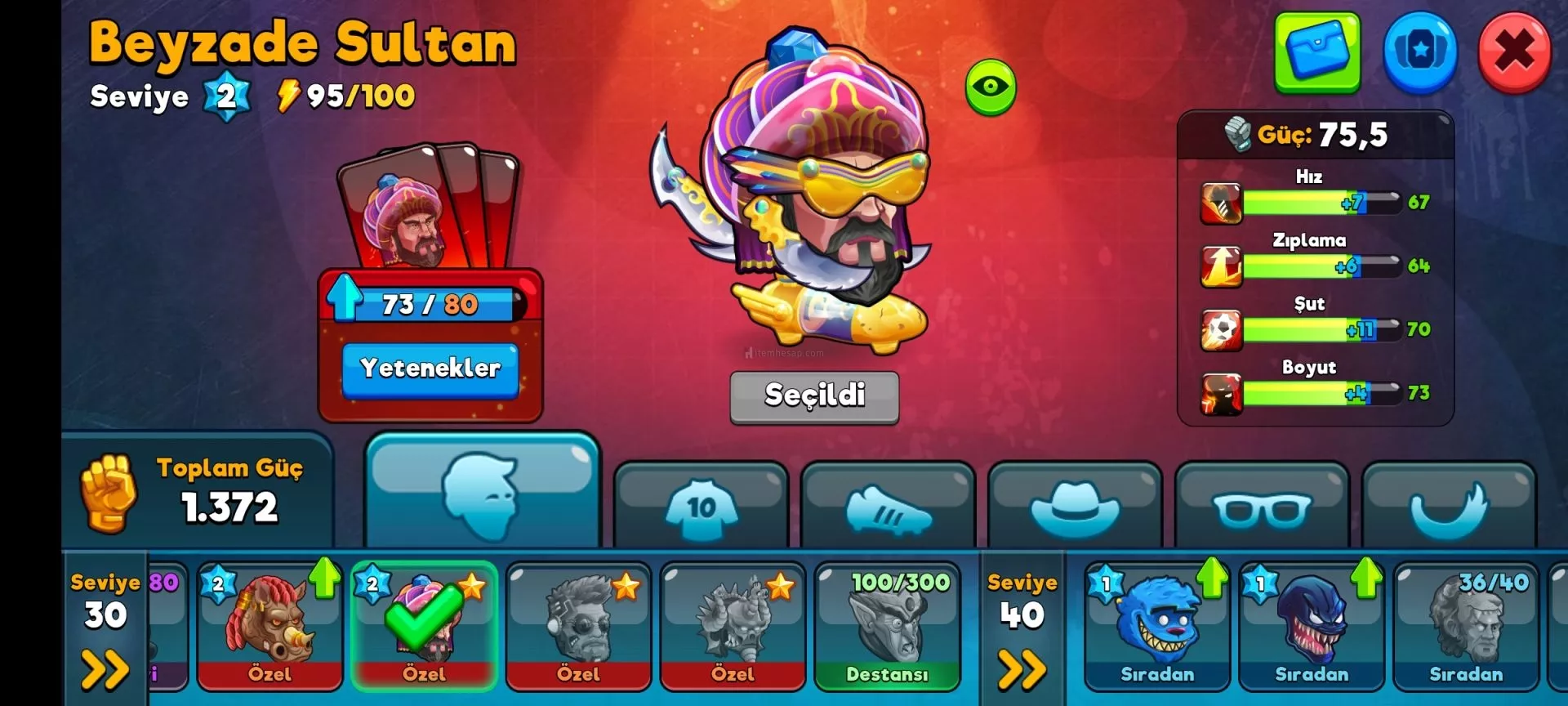Tap the blue star badge button
The width and height of the screenshot is (1568, 706).
pyautogui.click(x=1419, y=52)
